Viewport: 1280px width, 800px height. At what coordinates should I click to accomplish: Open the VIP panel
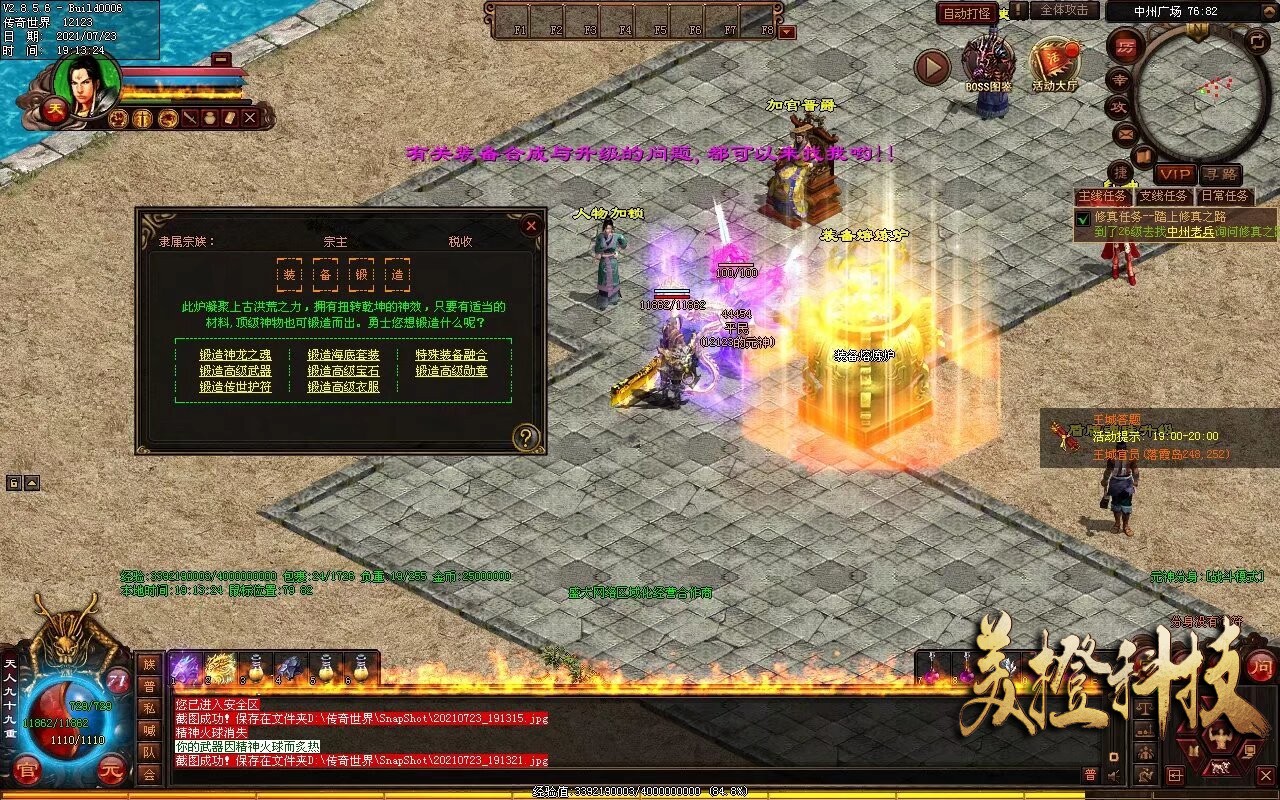(x=1175, y=174)
